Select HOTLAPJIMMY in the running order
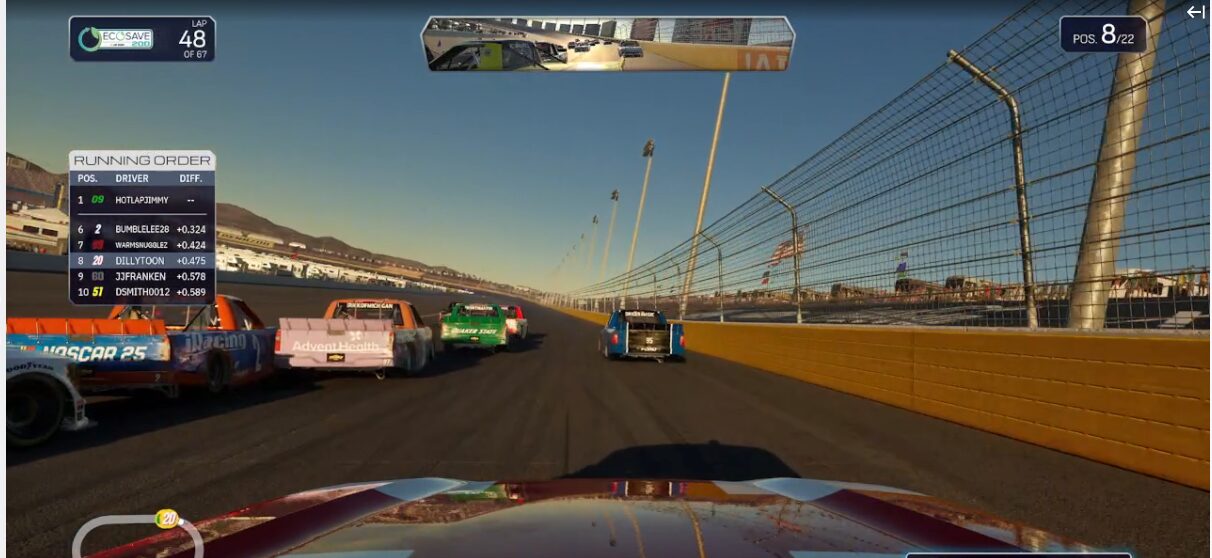The image size is (1212, 558). (141, 200)
